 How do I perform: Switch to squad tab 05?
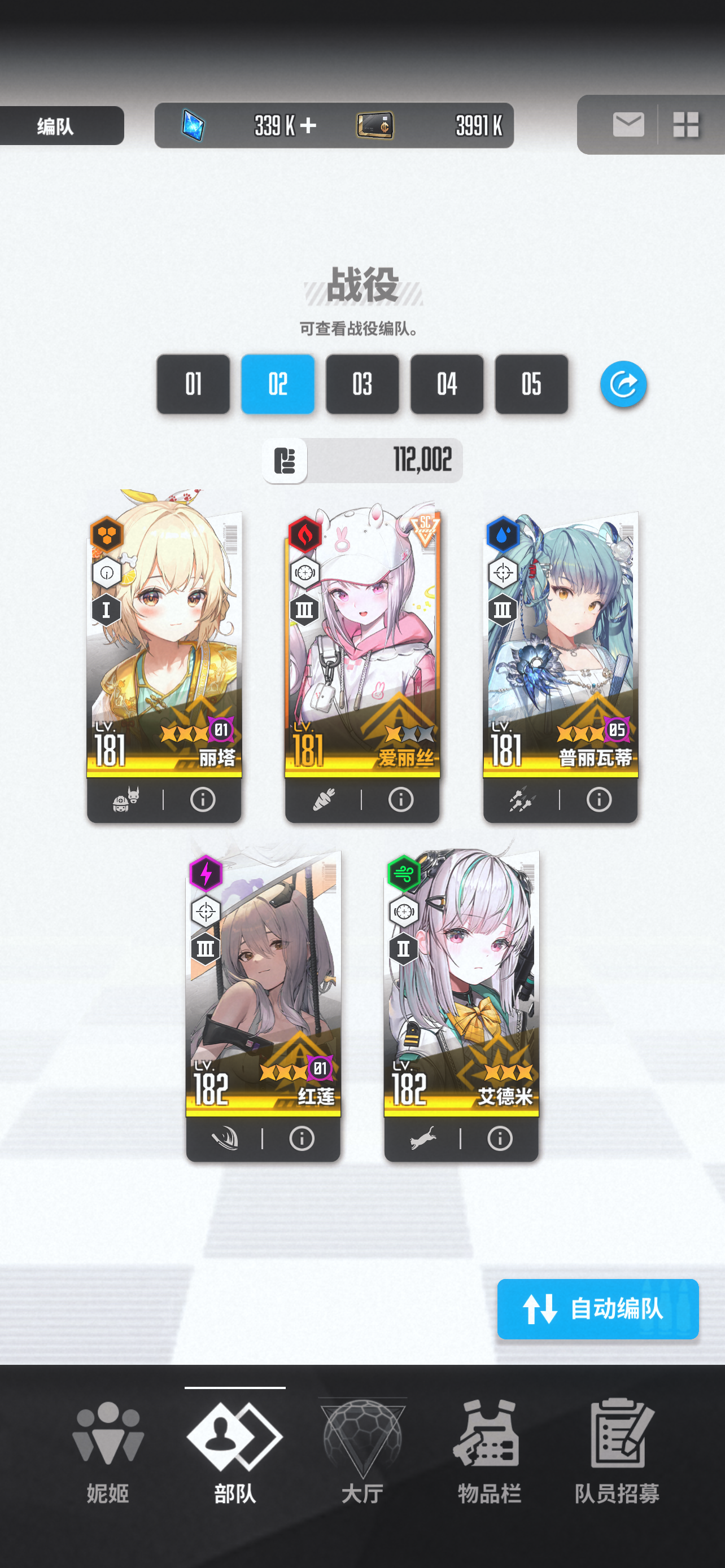coord(531,385)
